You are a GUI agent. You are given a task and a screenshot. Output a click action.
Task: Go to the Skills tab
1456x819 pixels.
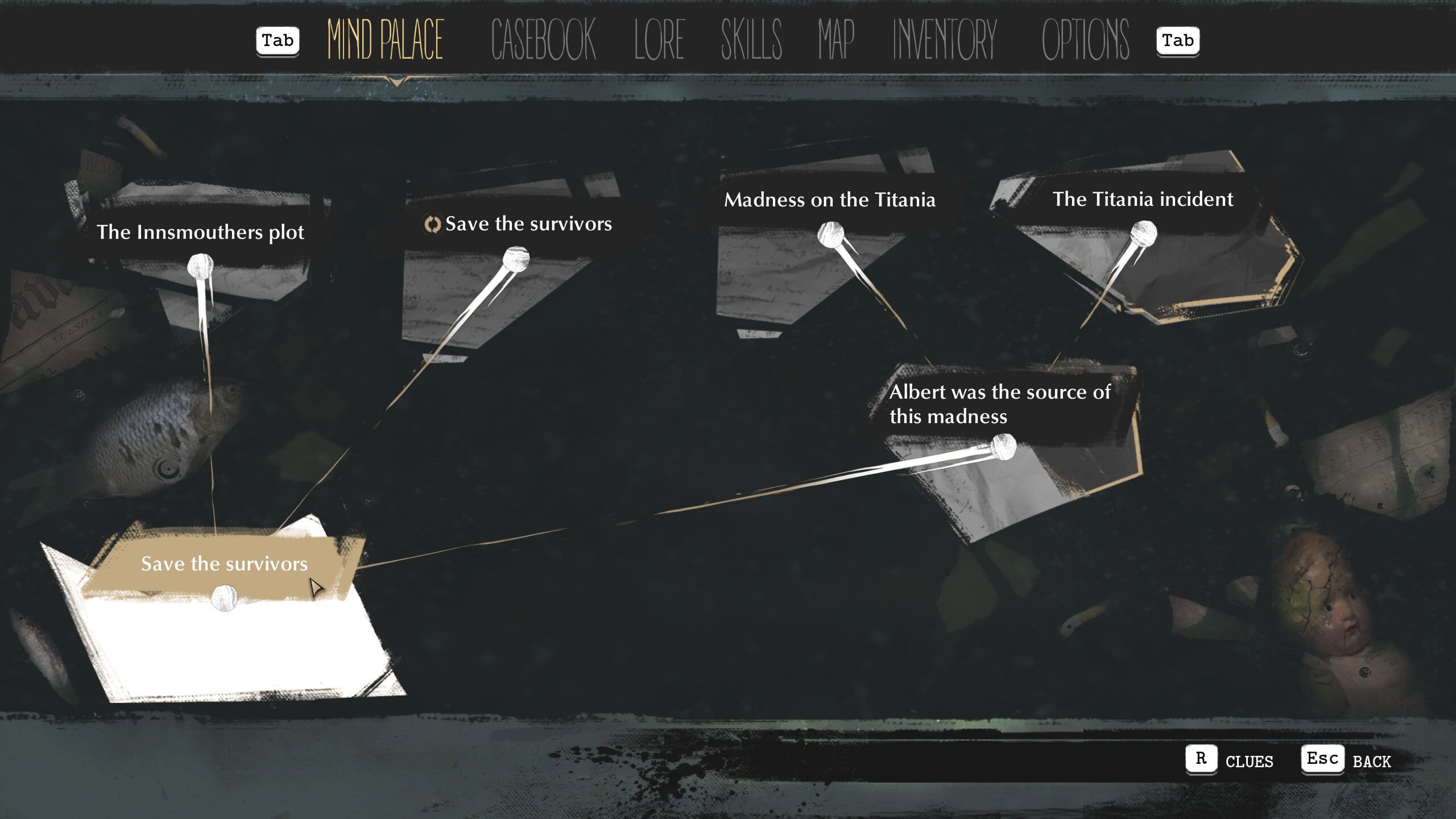[x=751, y=40]
